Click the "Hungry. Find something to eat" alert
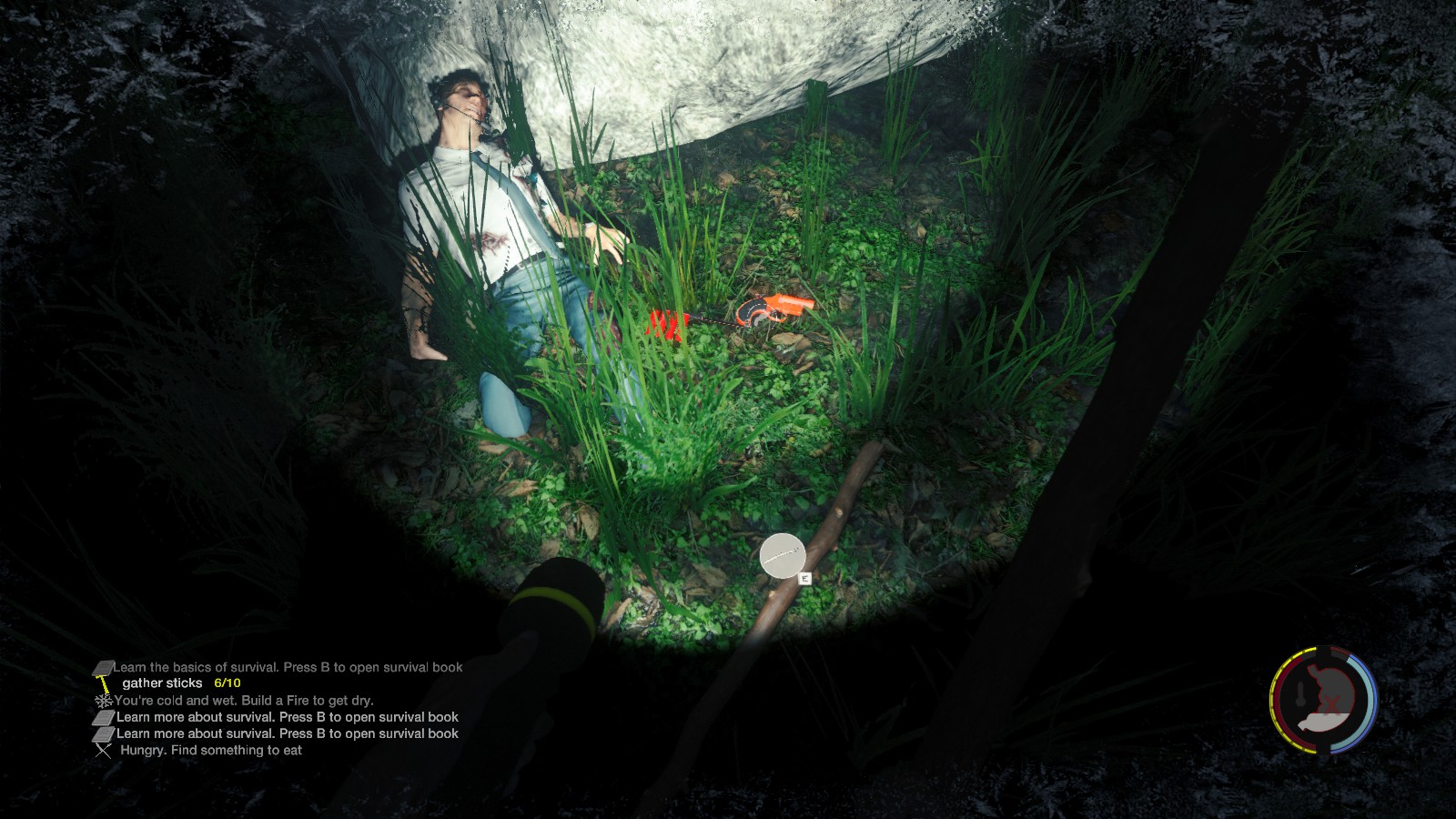Viewport: 1456px width, 819px height. (210, 750)
